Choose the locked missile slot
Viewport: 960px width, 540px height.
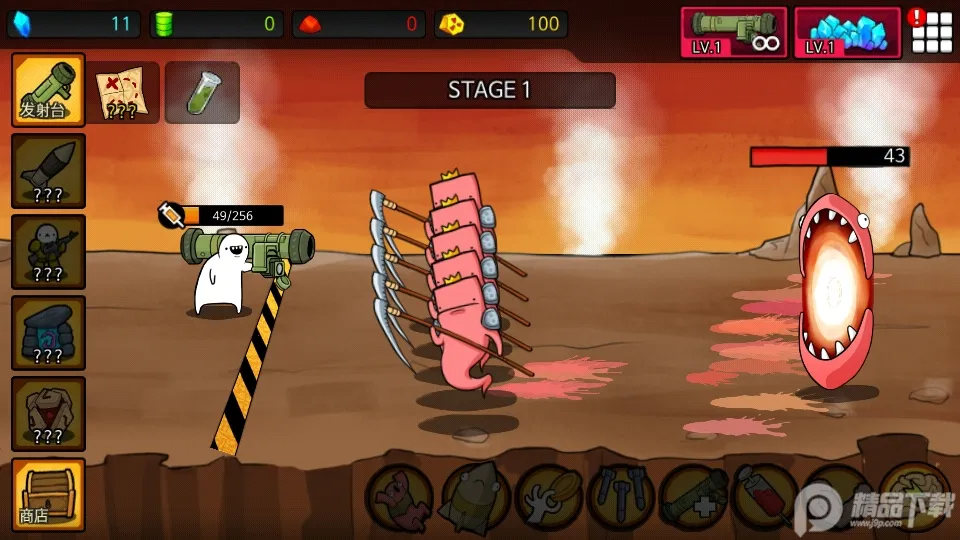click(x=47, y=171)
